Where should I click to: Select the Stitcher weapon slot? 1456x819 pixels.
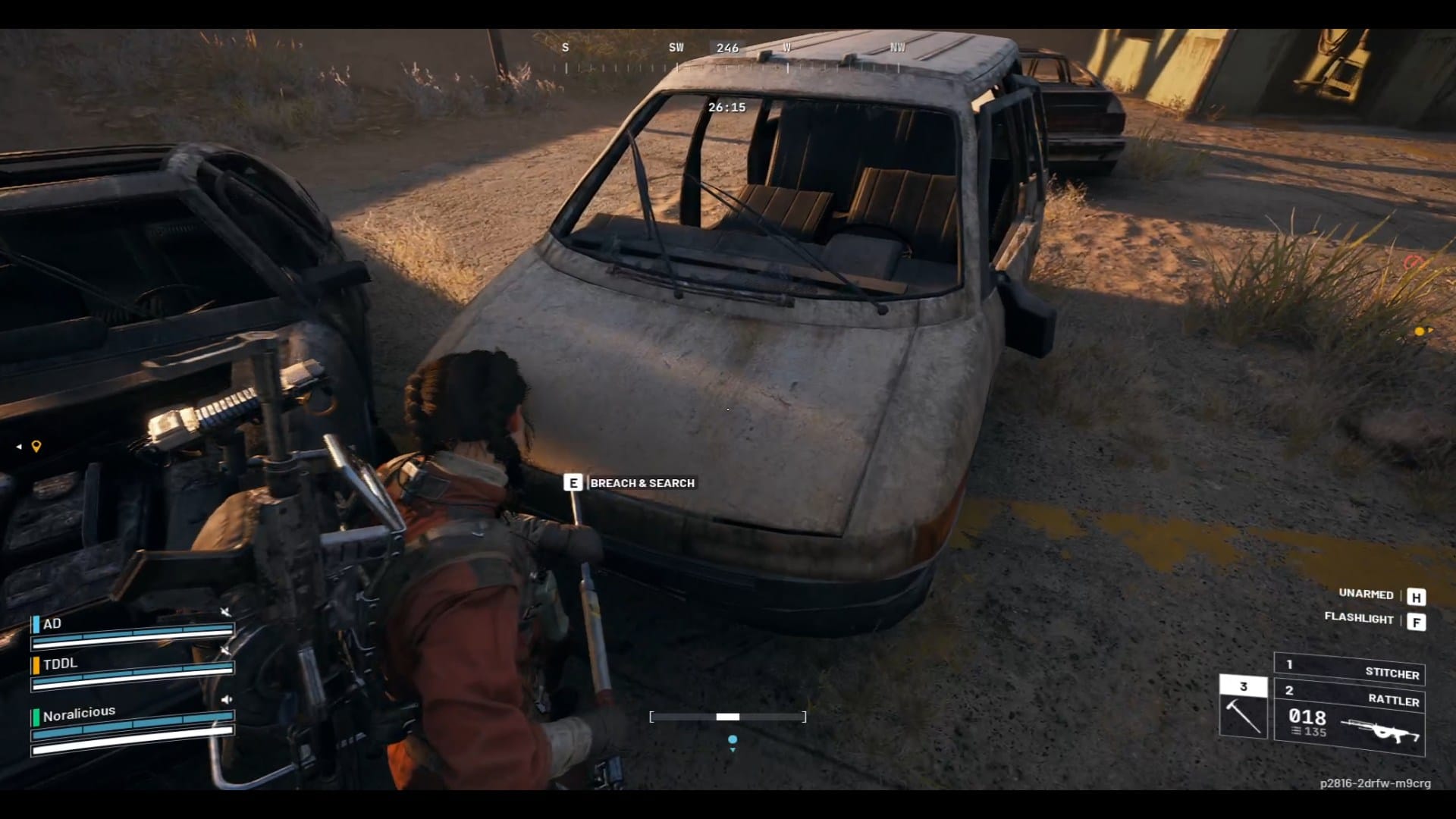[1350, 670]
